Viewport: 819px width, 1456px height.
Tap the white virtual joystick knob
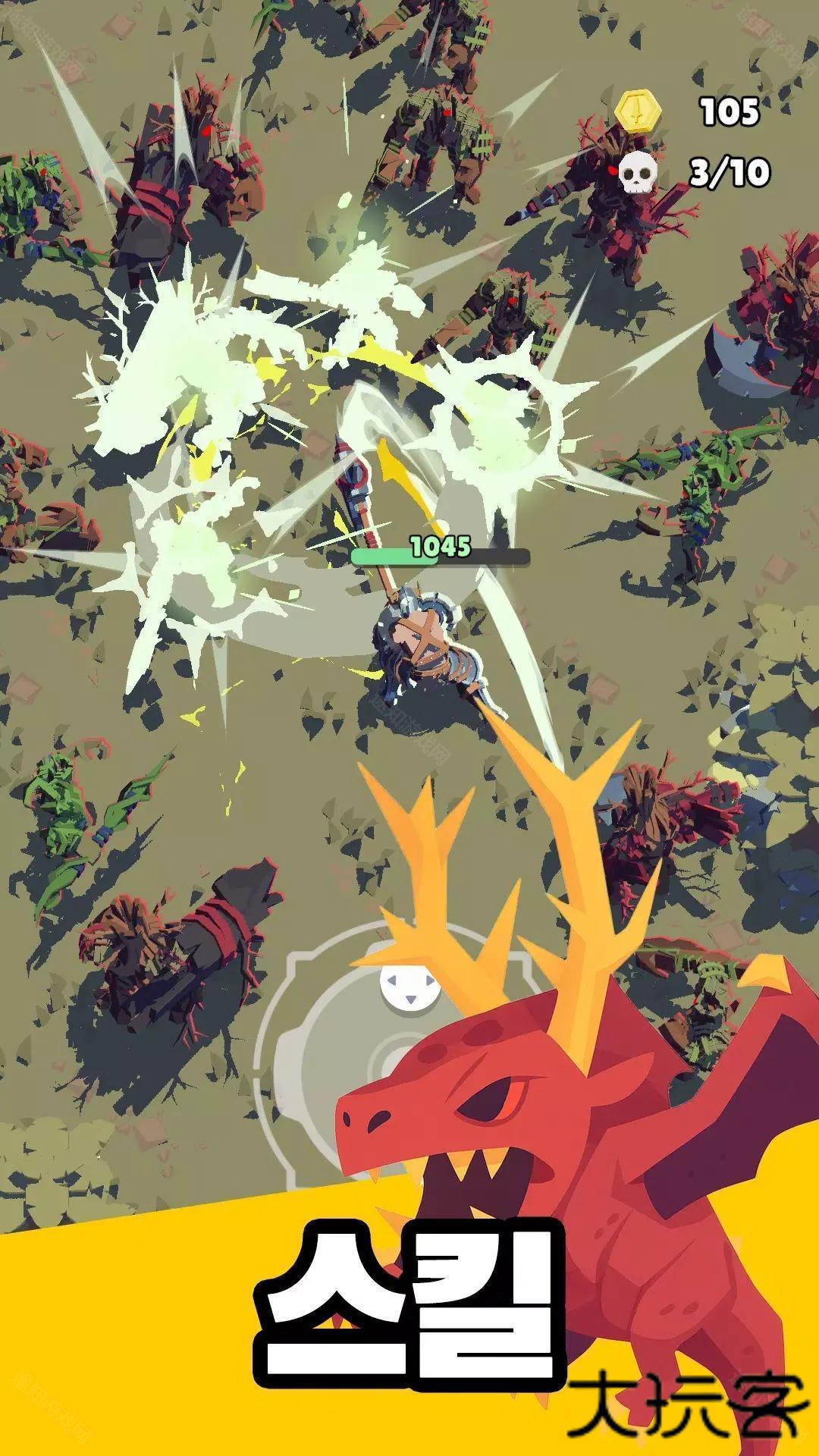[409, 990]
